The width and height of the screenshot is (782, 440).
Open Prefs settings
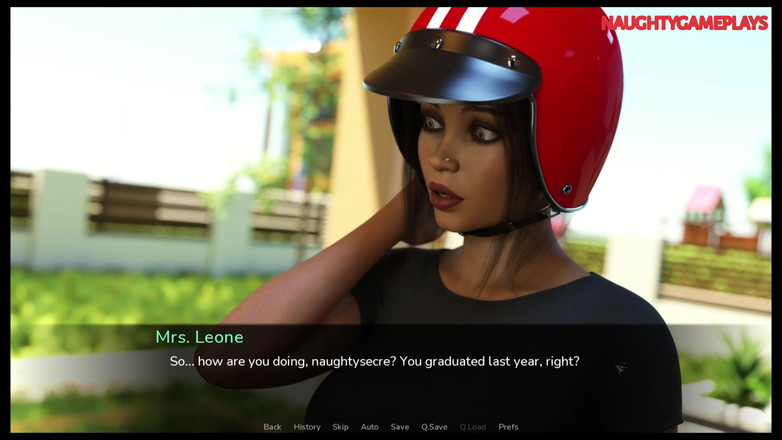coord(508,427)
